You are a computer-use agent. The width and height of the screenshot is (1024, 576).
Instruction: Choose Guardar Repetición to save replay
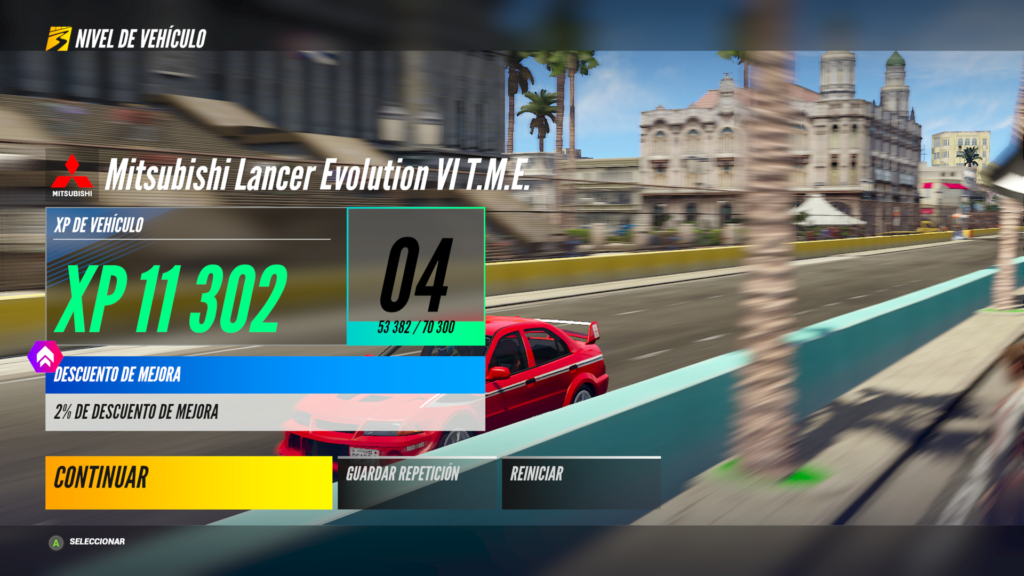tap(417, 483)
